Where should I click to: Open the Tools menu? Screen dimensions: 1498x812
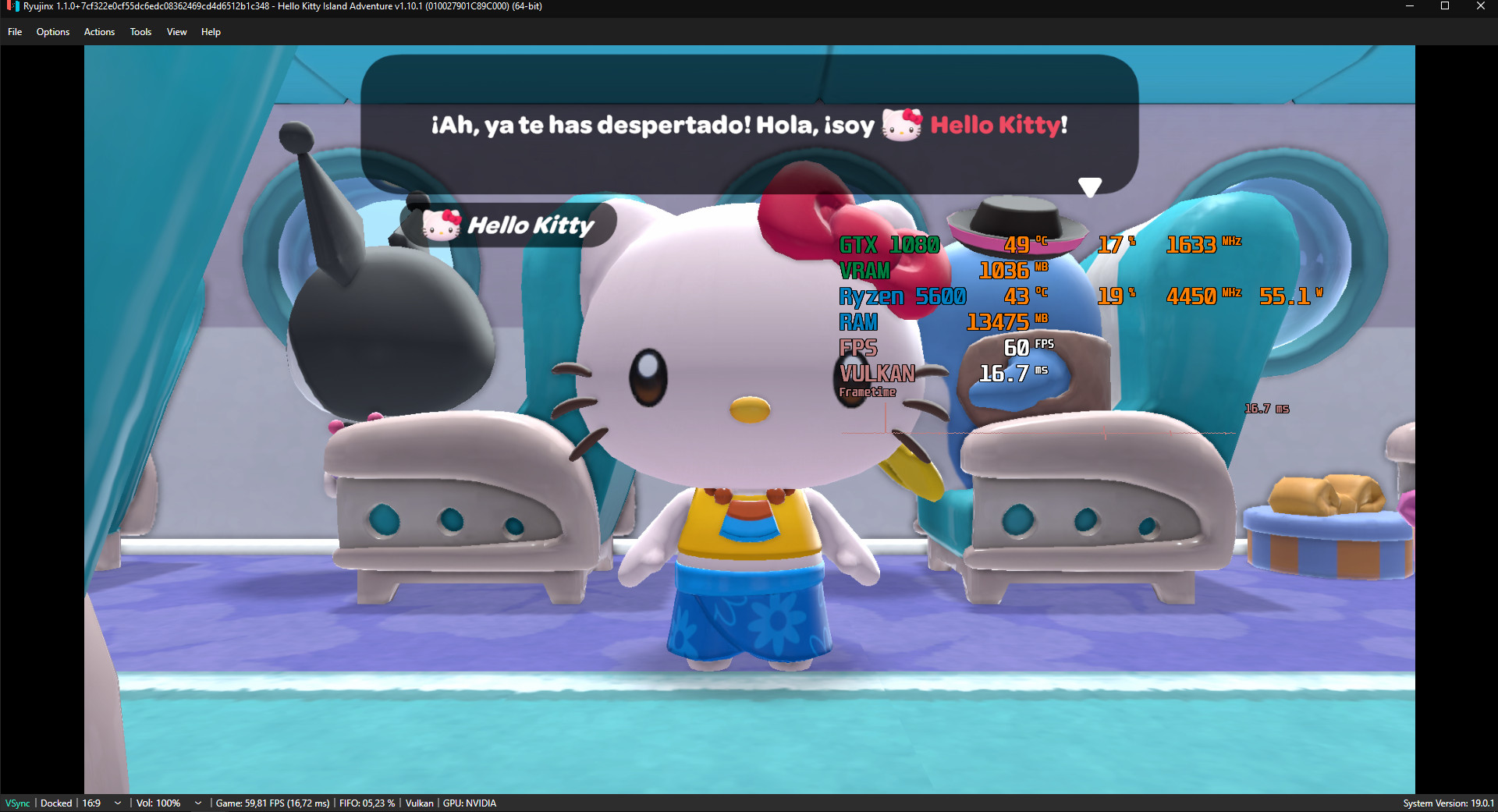point(140,32)
